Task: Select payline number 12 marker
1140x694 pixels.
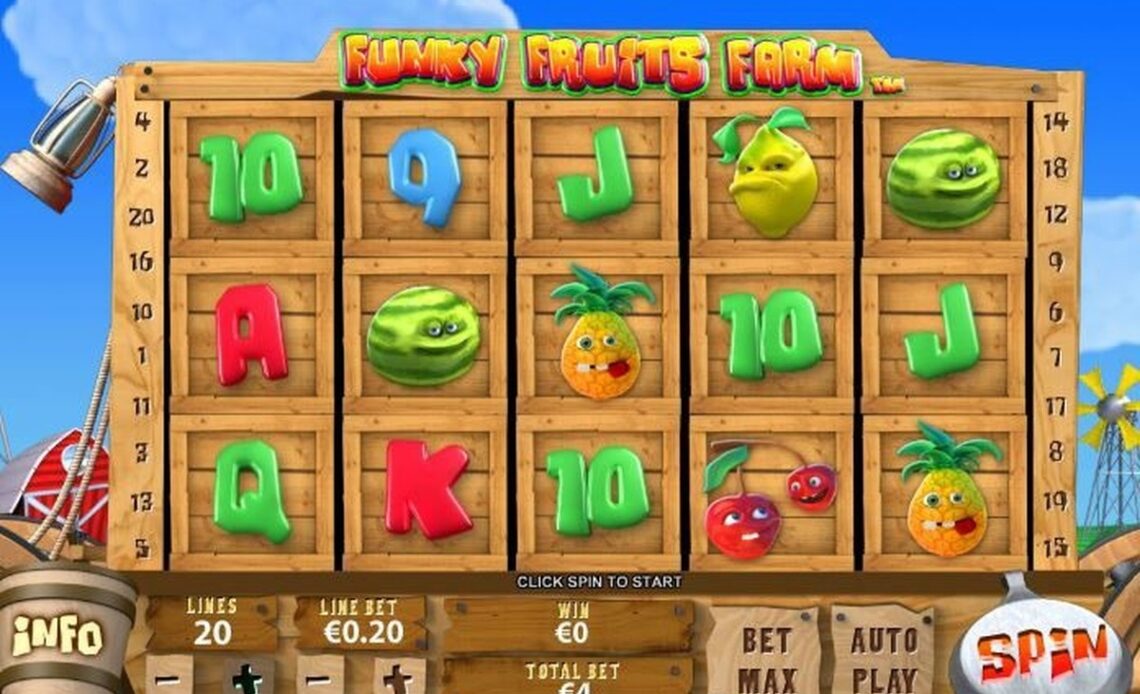Action: 1056,214
